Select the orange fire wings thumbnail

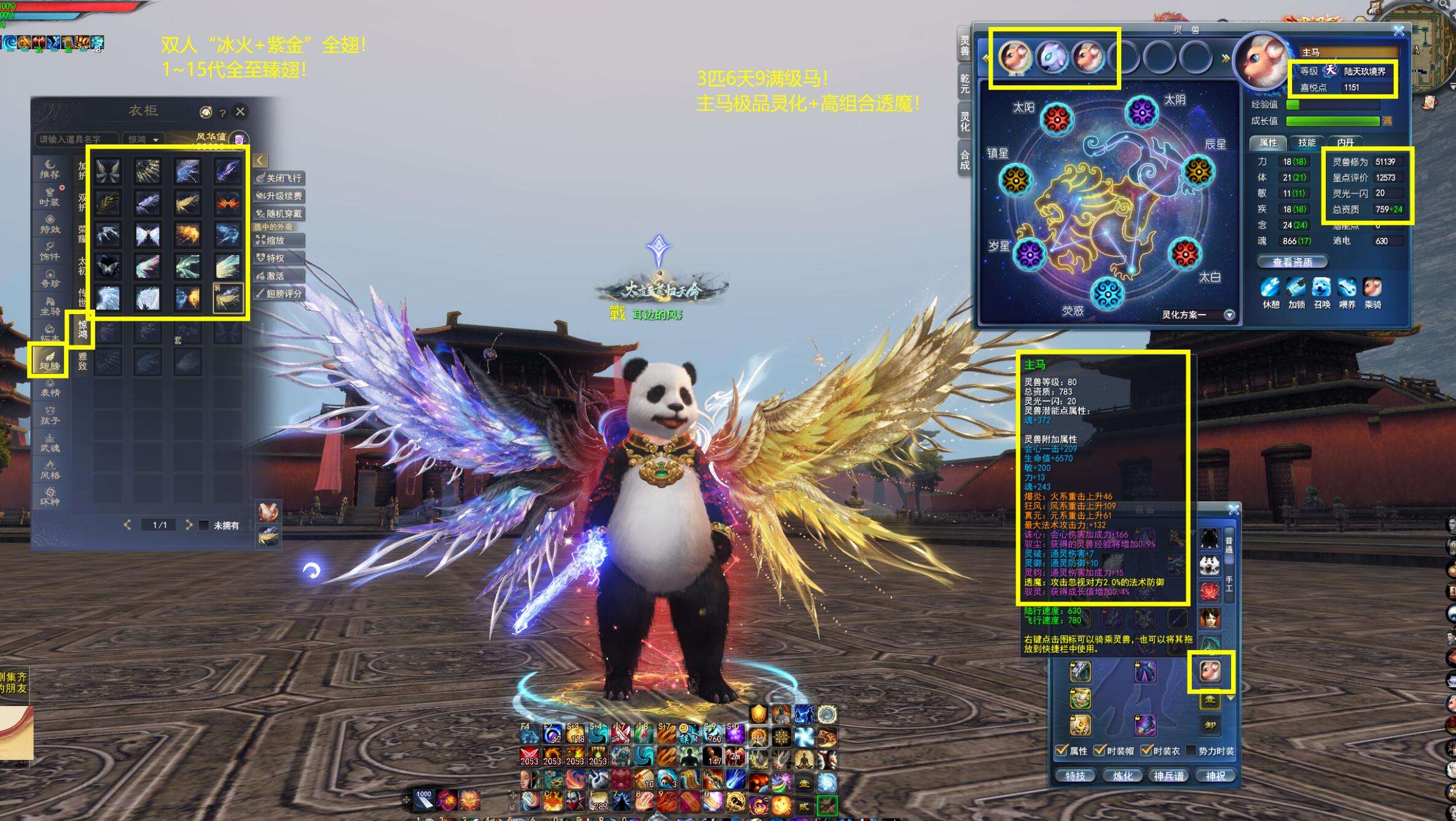pos(227,202)
